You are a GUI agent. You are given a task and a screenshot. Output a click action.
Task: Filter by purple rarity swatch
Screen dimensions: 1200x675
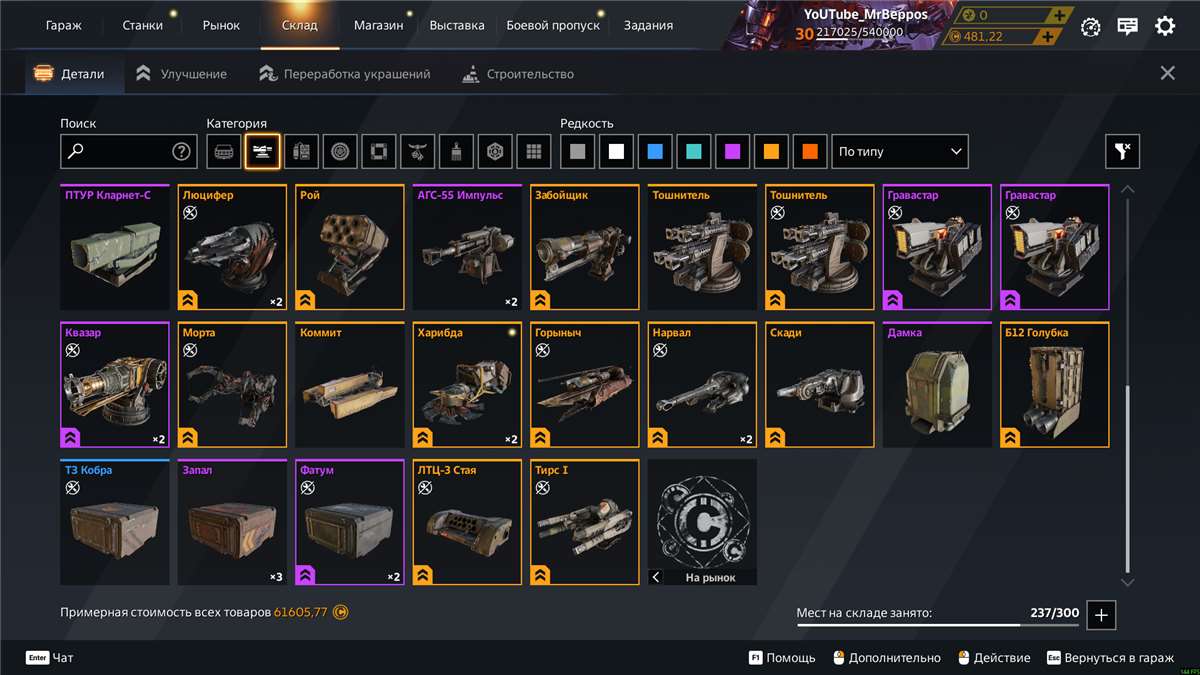(733, 152)
